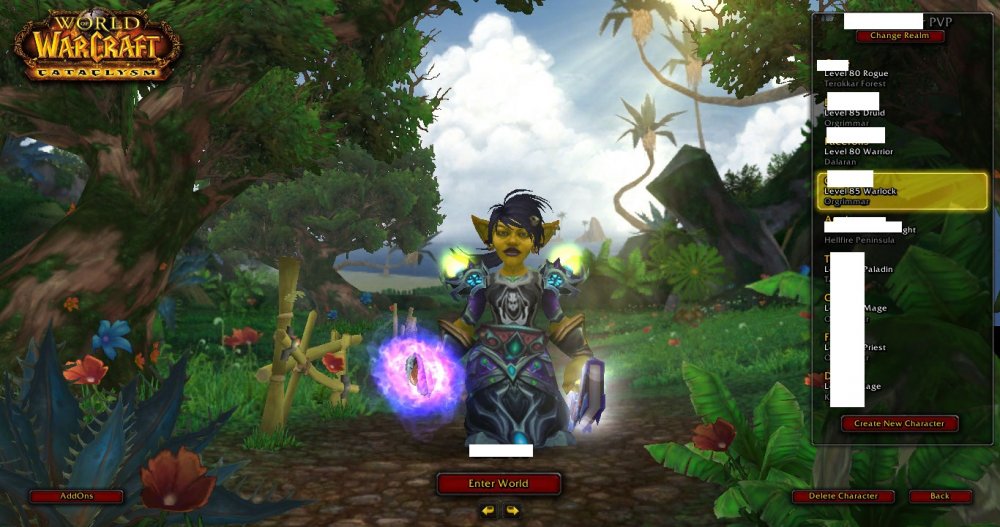Click the Enter World button
The height and width of the screenshot is (527, 1000).
(x=498, y=484)
